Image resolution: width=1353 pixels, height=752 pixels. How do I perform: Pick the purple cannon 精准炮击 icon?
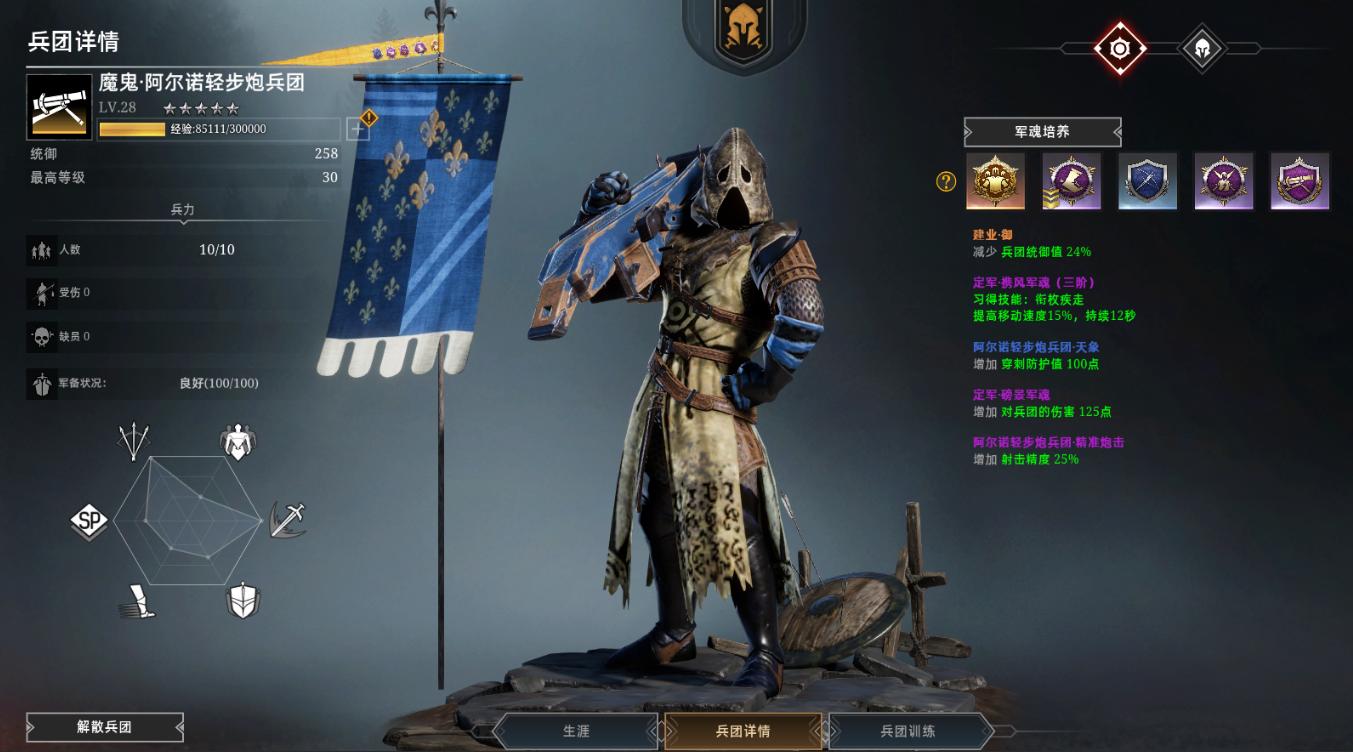coord(1299,181)
